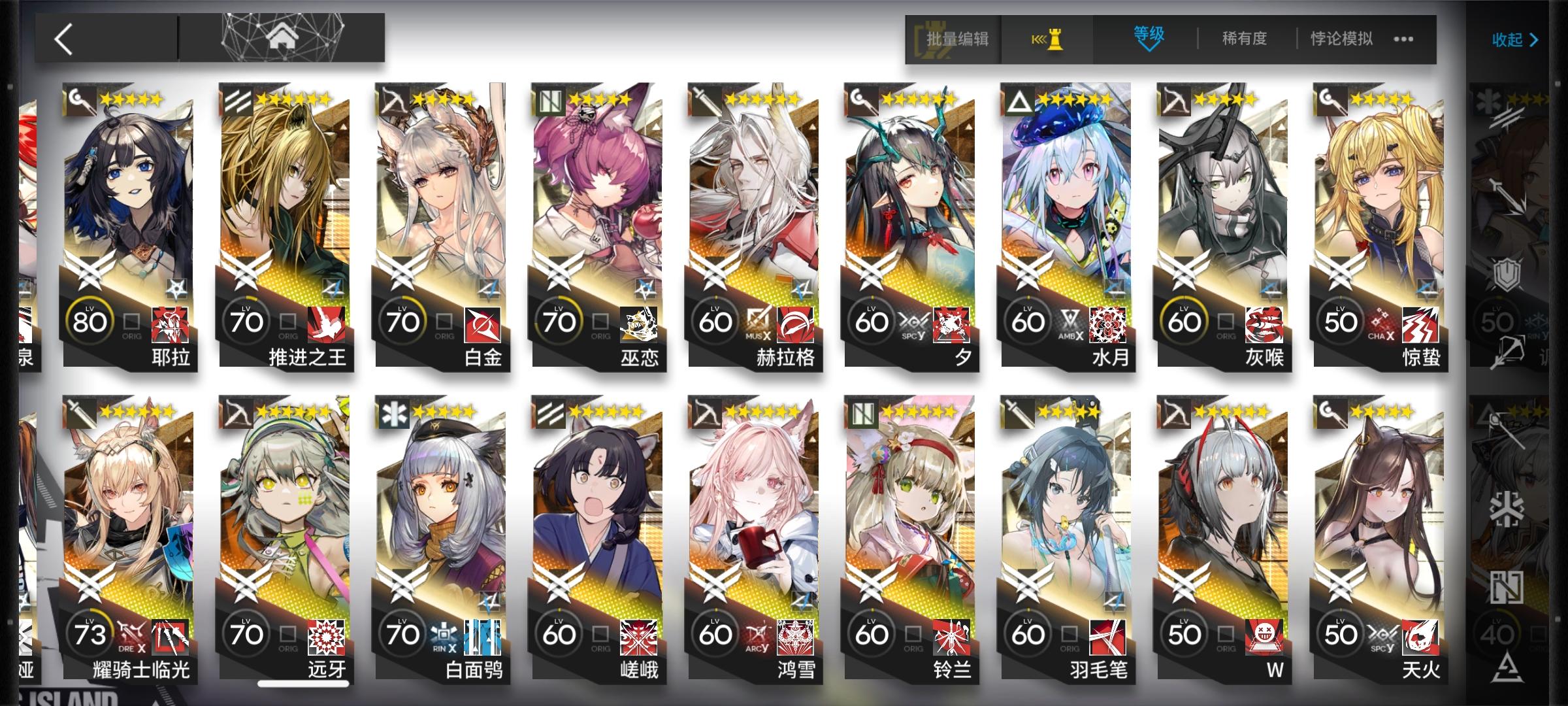Click 耶拉's level 80 progress ring

pyautogui.click(x=91, y=320)
